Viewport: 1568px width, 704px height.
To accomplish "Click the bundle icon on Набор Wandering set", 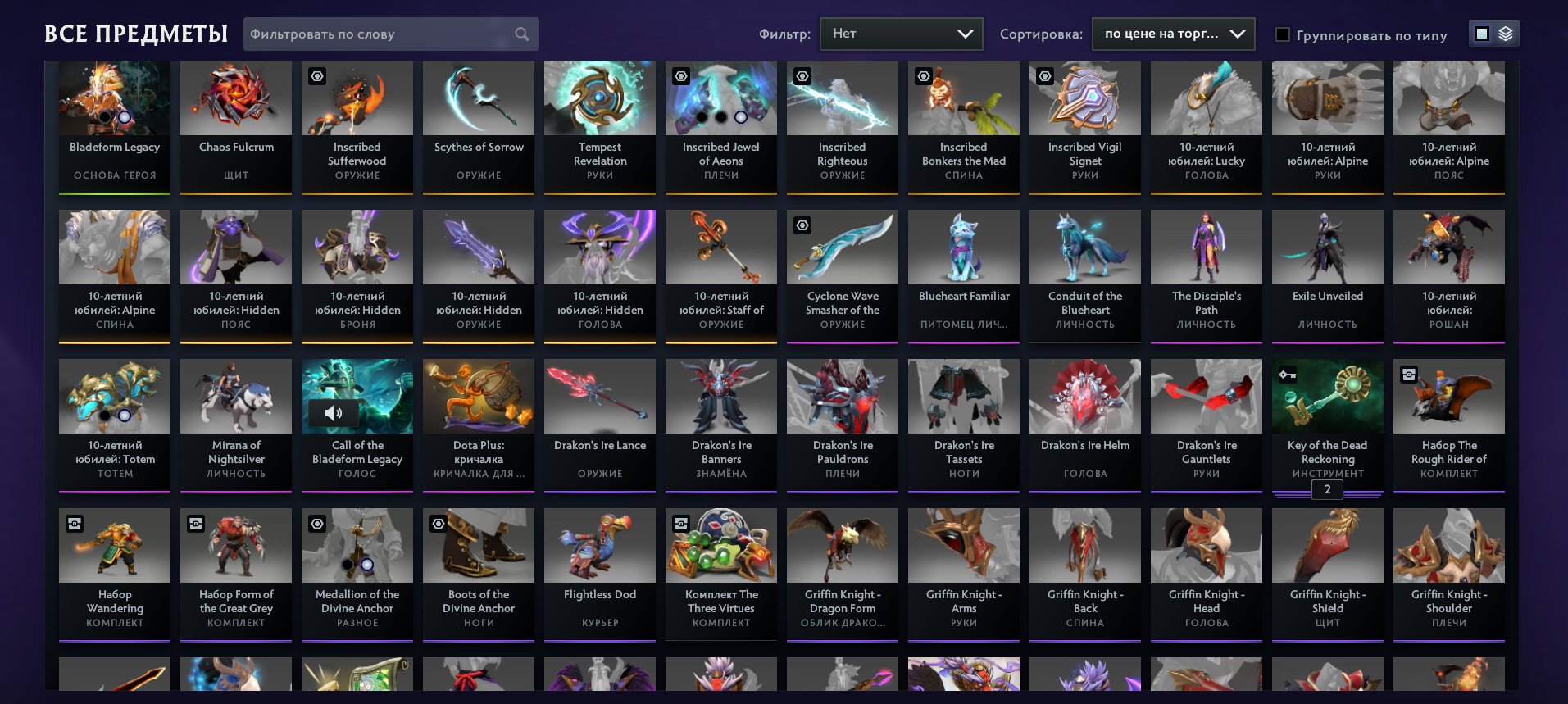I will [73, 524].
